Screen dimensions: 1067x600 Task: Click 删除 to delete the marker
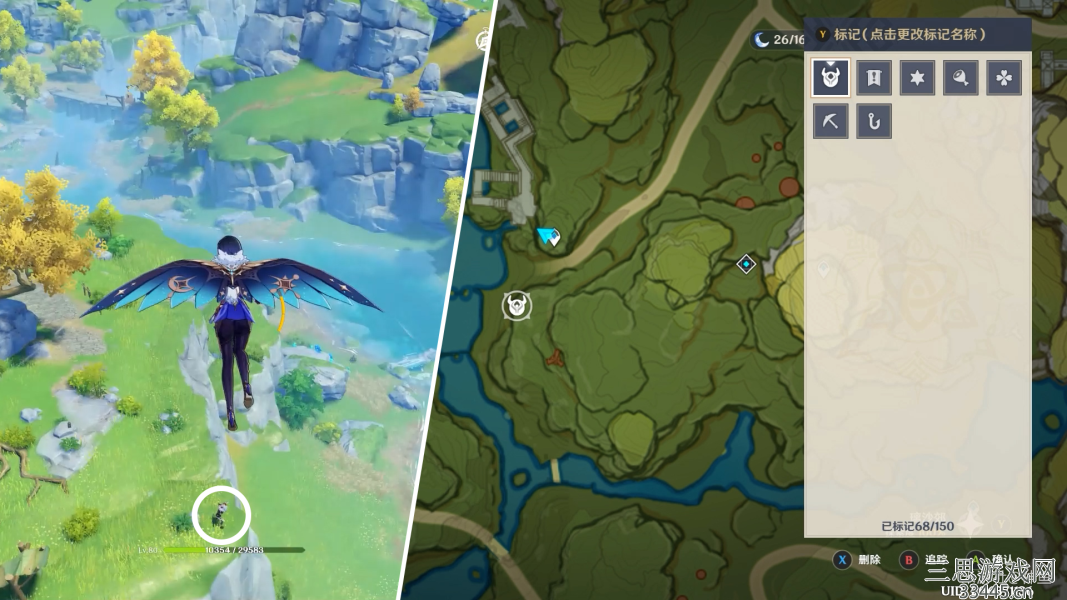868,560
